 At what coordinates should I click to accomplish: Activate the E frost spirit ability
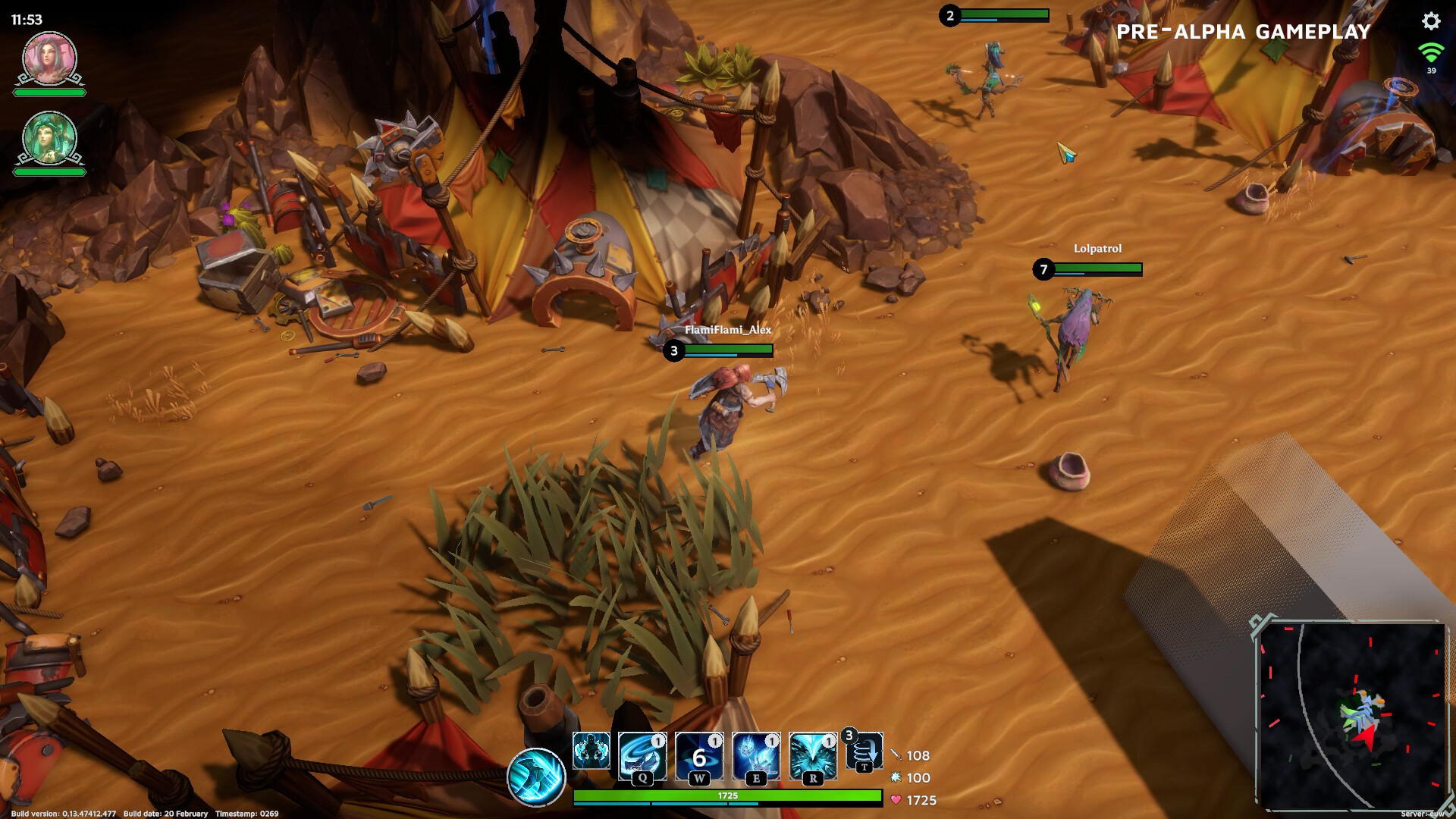click(x=756, y=755)
